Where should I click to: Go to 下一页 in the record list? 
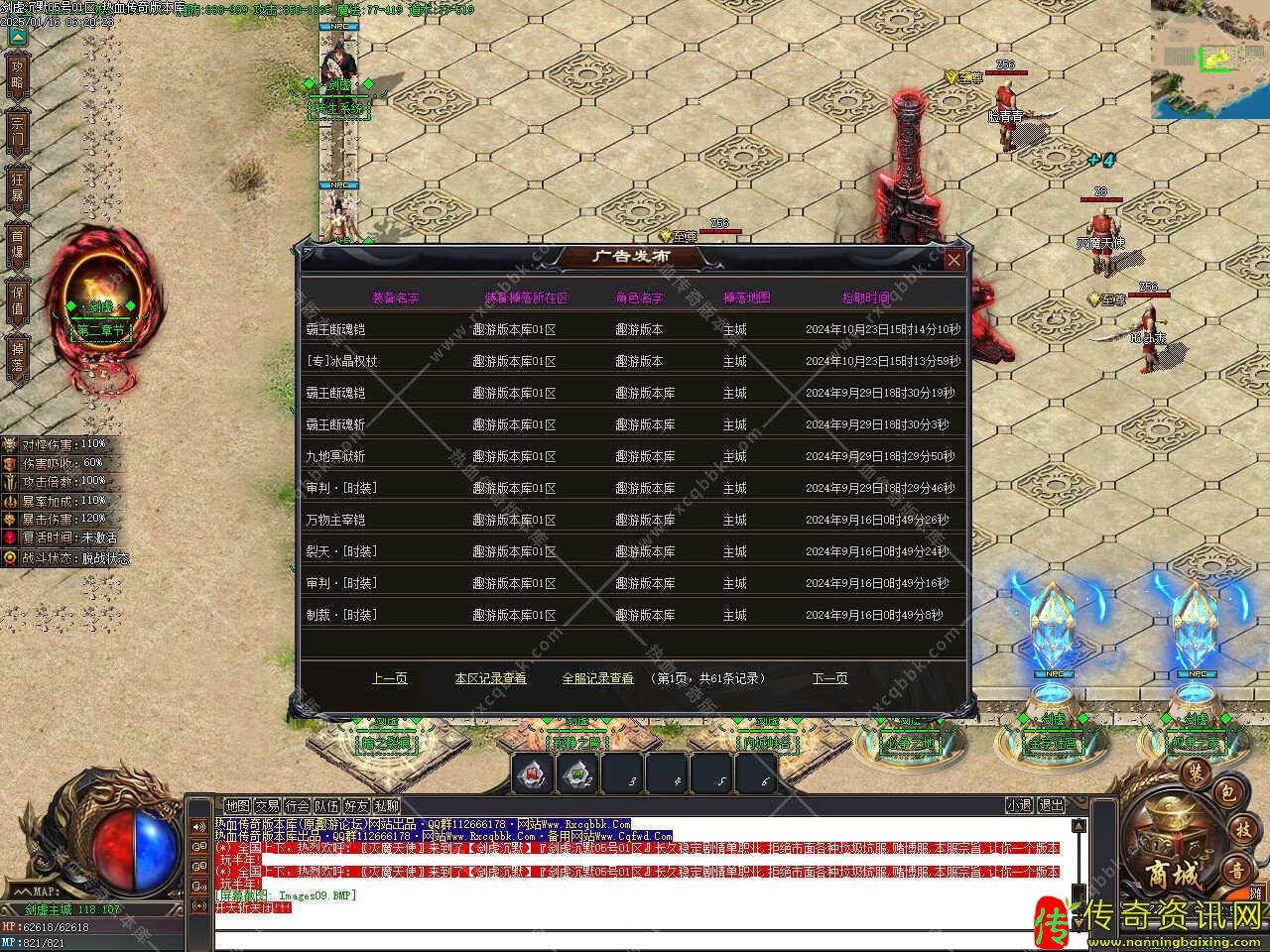(x=829, y=678)
